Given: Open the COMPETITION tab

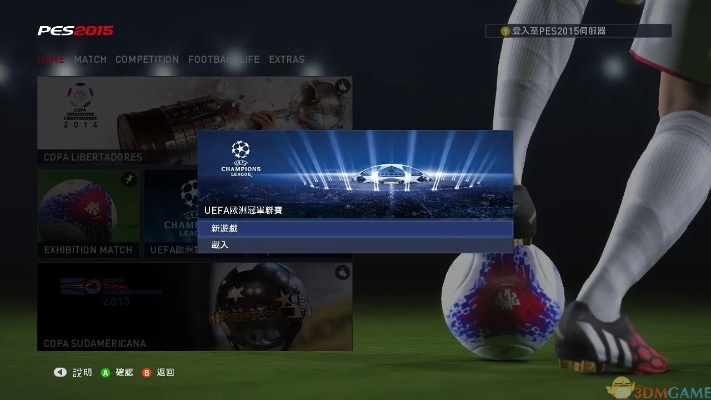Looking at the screenshot, I should tap(147, 60).
